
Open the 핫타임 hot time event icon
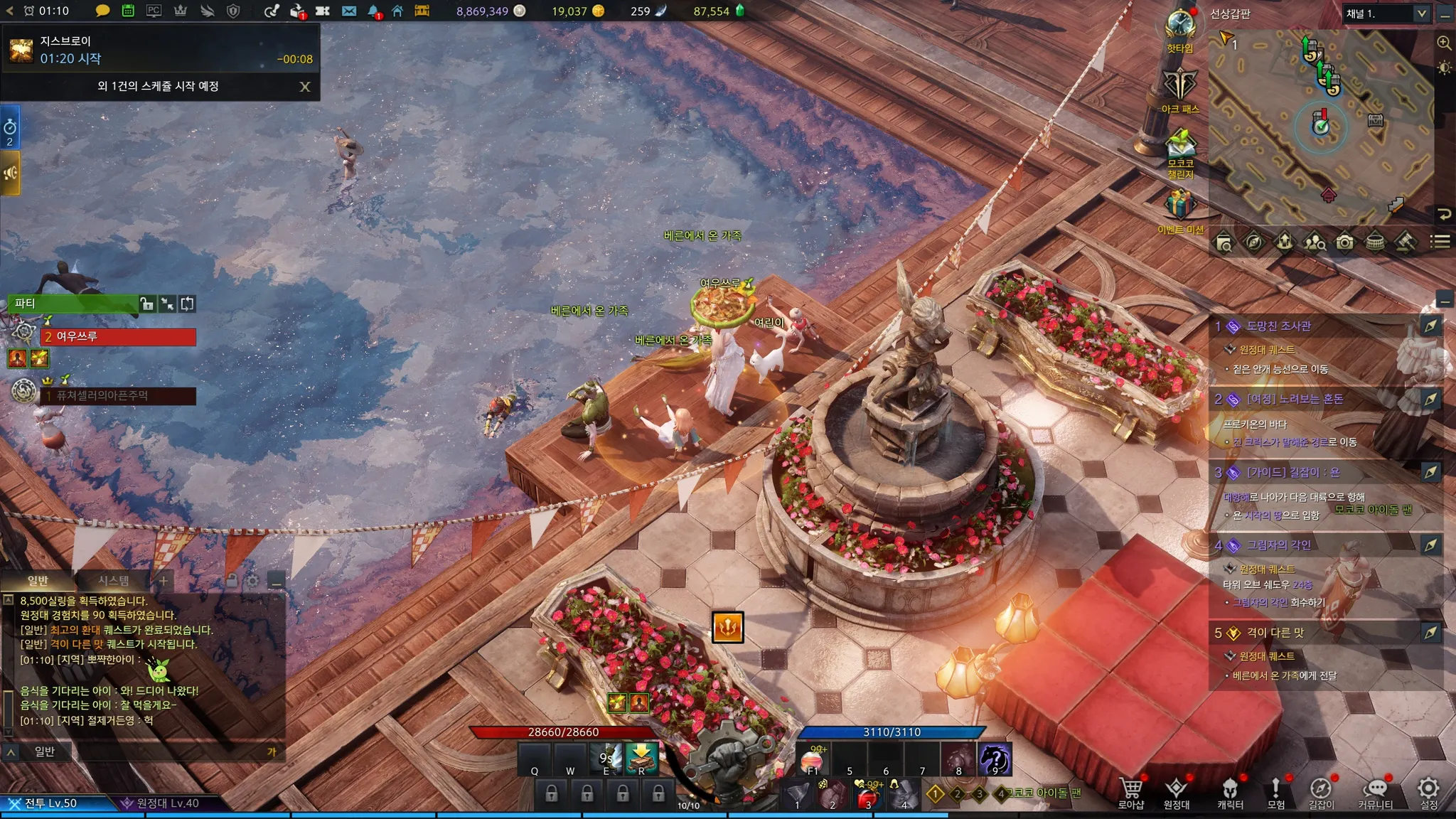[x=1180, y=27]
